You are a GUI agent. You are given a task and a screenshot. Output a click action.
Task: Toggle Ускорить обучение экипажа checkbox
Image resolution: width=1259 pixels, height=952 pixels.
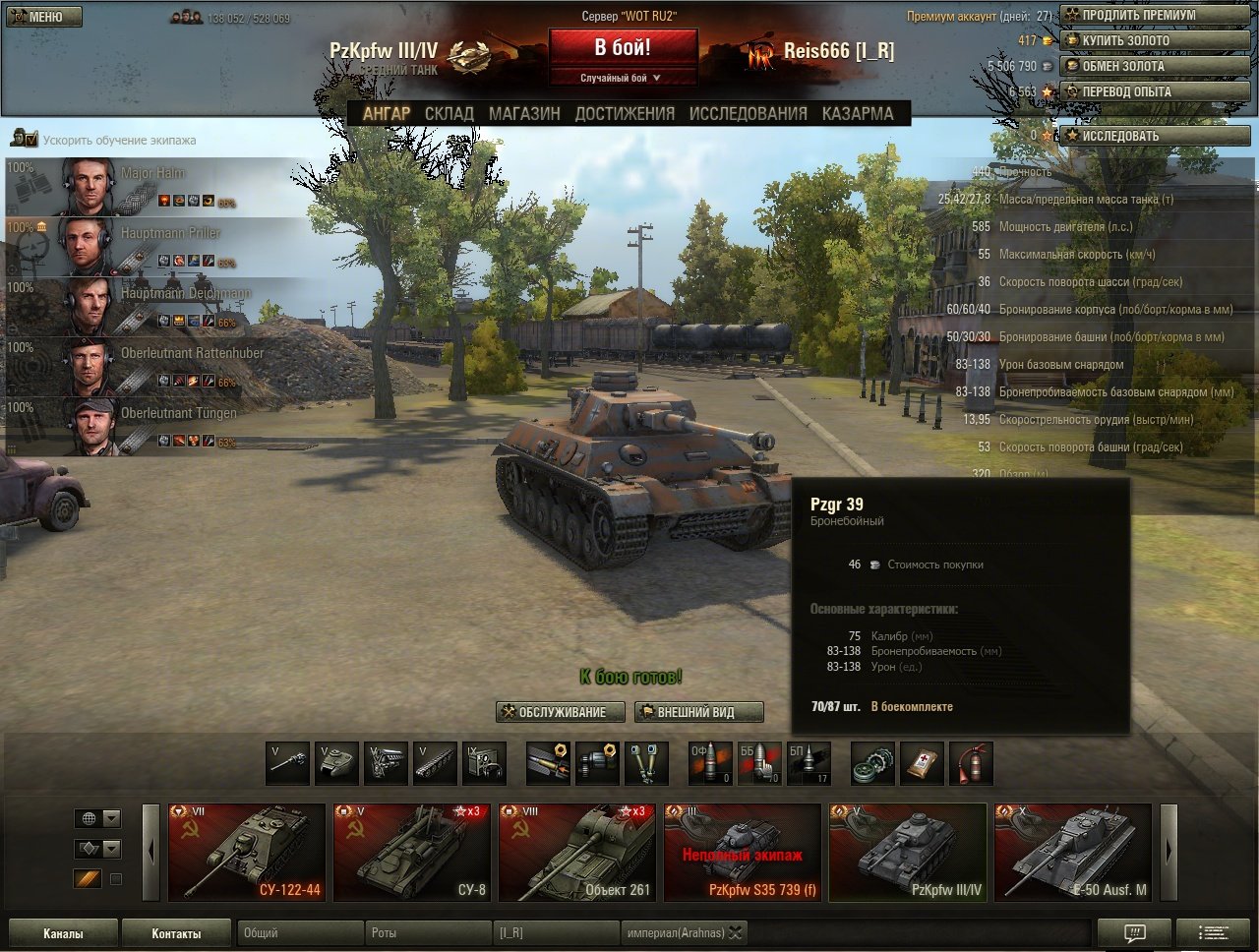30,141
